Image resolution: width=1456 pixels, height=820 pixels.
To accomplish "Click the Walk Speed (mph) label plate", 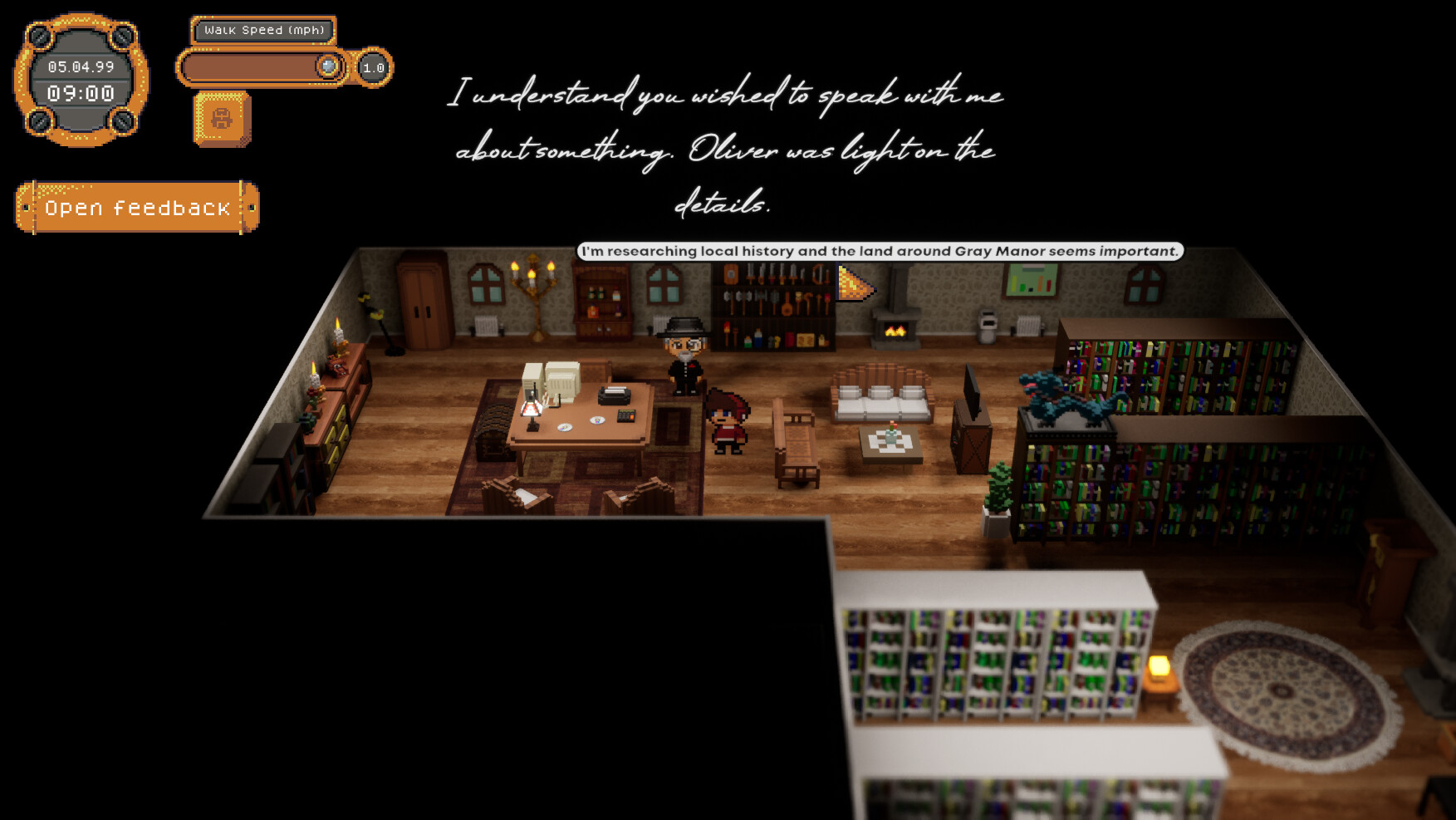I will click(x=264, y=30).
